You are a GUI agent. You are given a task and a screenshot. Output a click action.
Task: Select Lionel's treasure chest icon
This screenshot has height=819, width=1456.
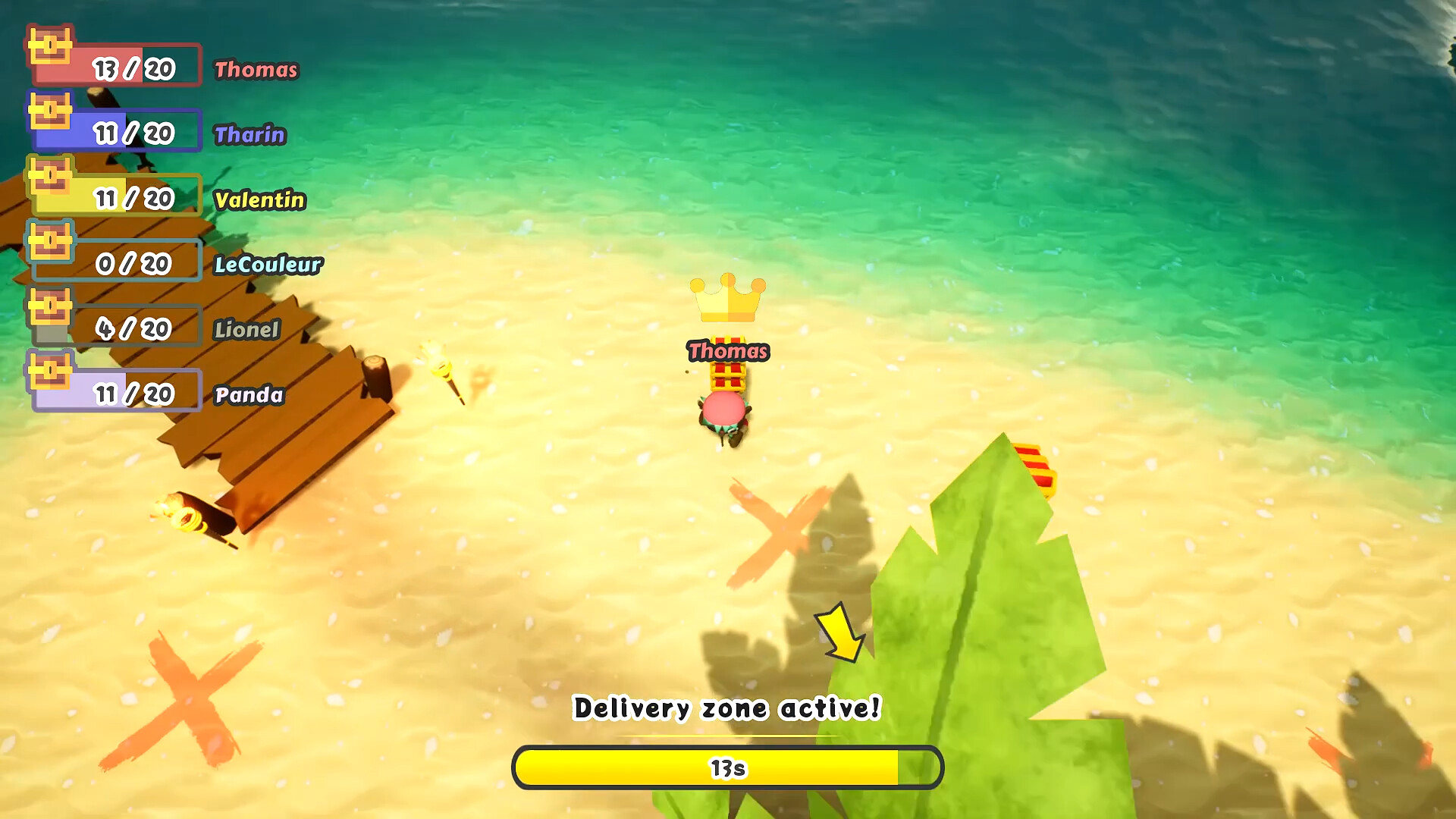tap(49, 310)
